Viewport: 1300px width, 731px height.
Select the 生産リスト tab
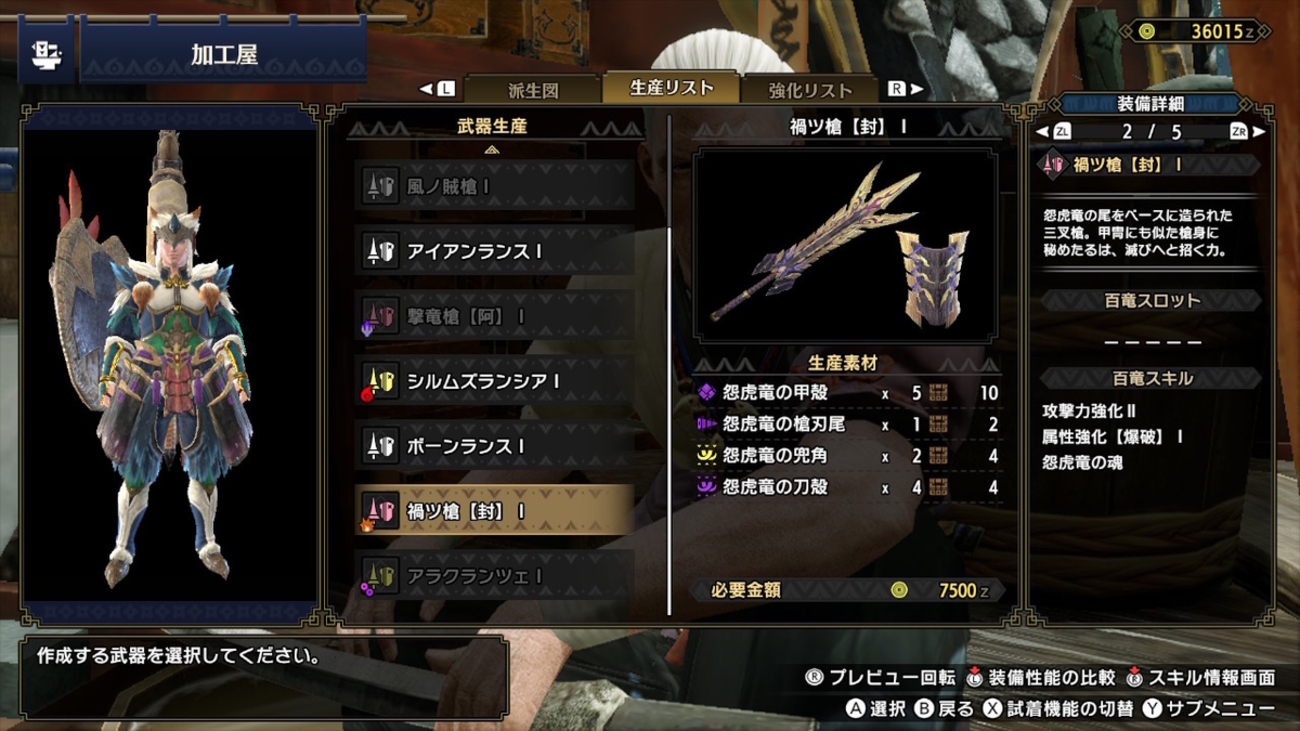[671, 87]
